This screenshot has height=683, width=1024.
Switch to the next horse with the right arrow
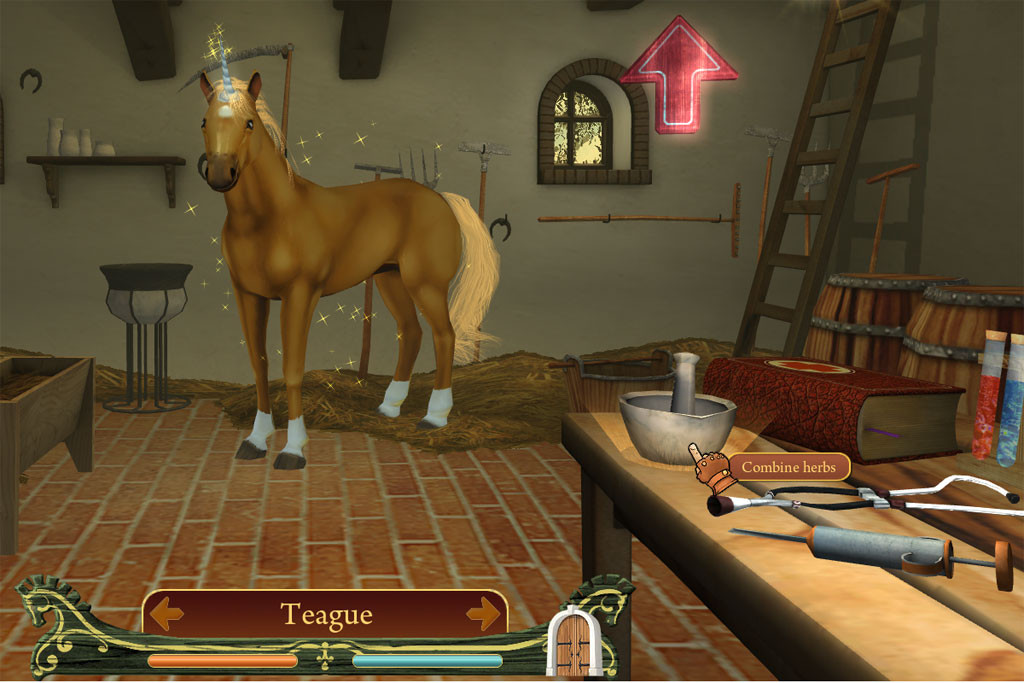tap(483, 612)
